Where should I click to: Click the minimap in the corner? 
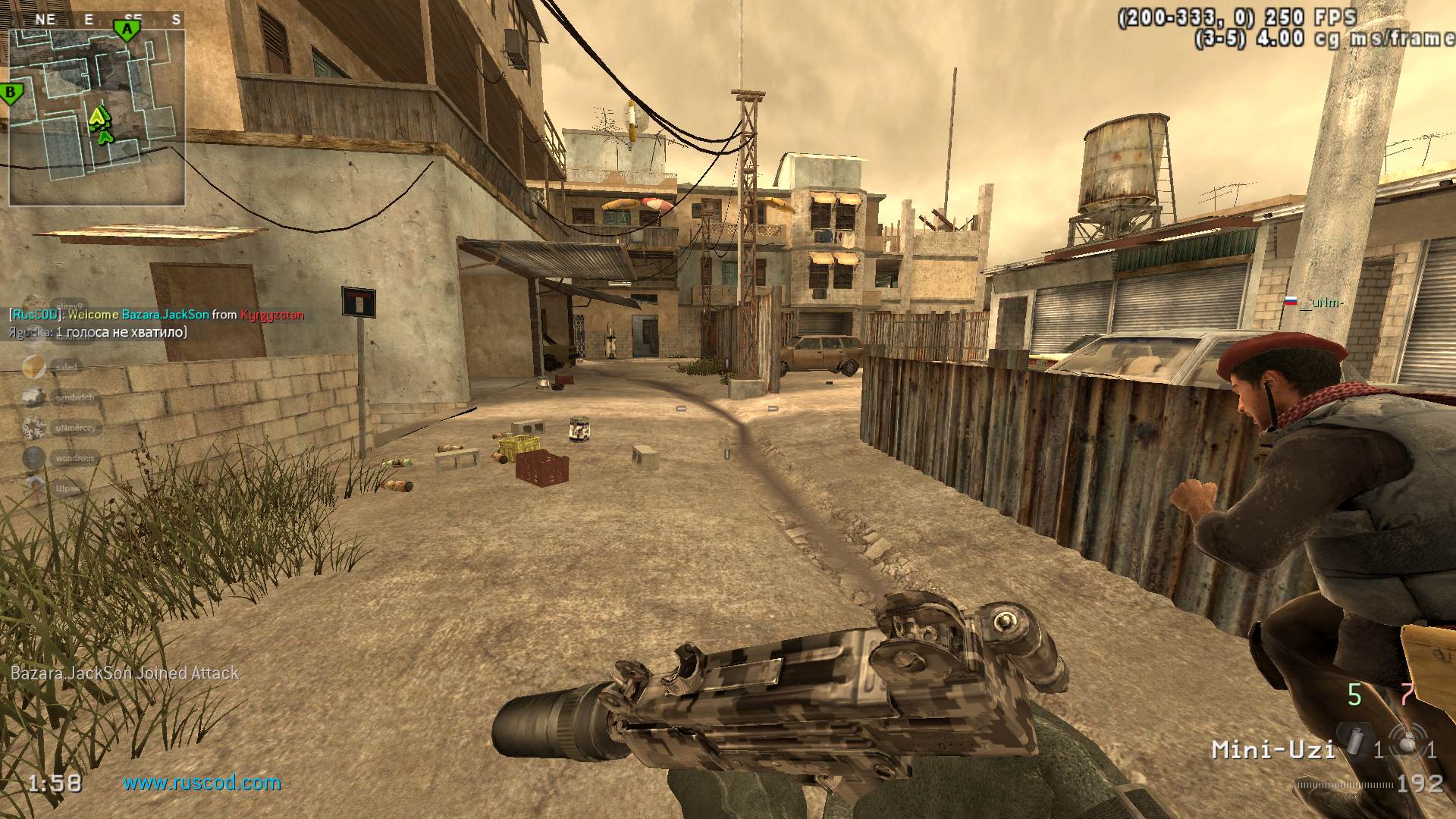coord(96,118)
